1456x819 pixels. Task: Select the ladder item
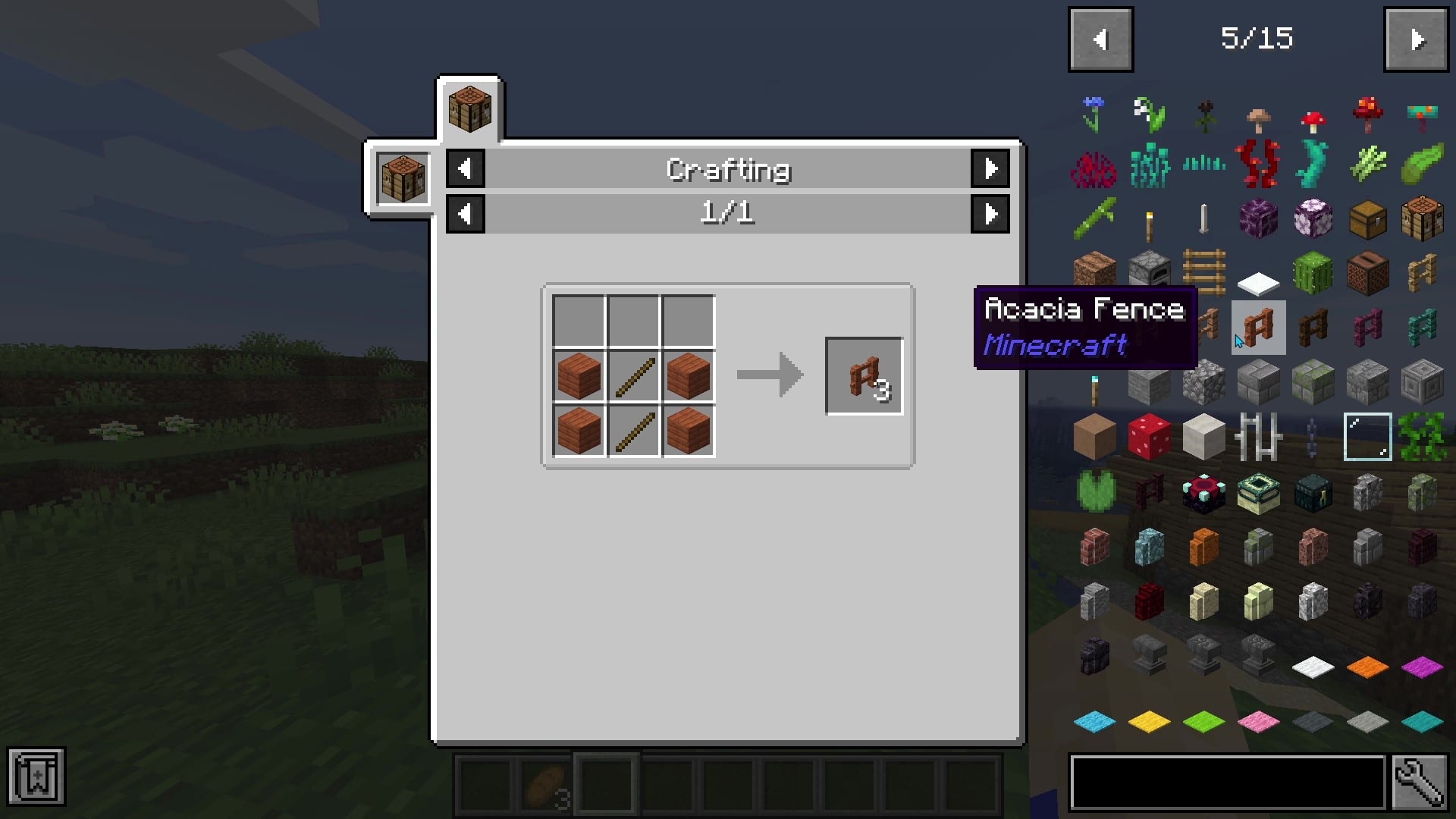(1203, 273)
